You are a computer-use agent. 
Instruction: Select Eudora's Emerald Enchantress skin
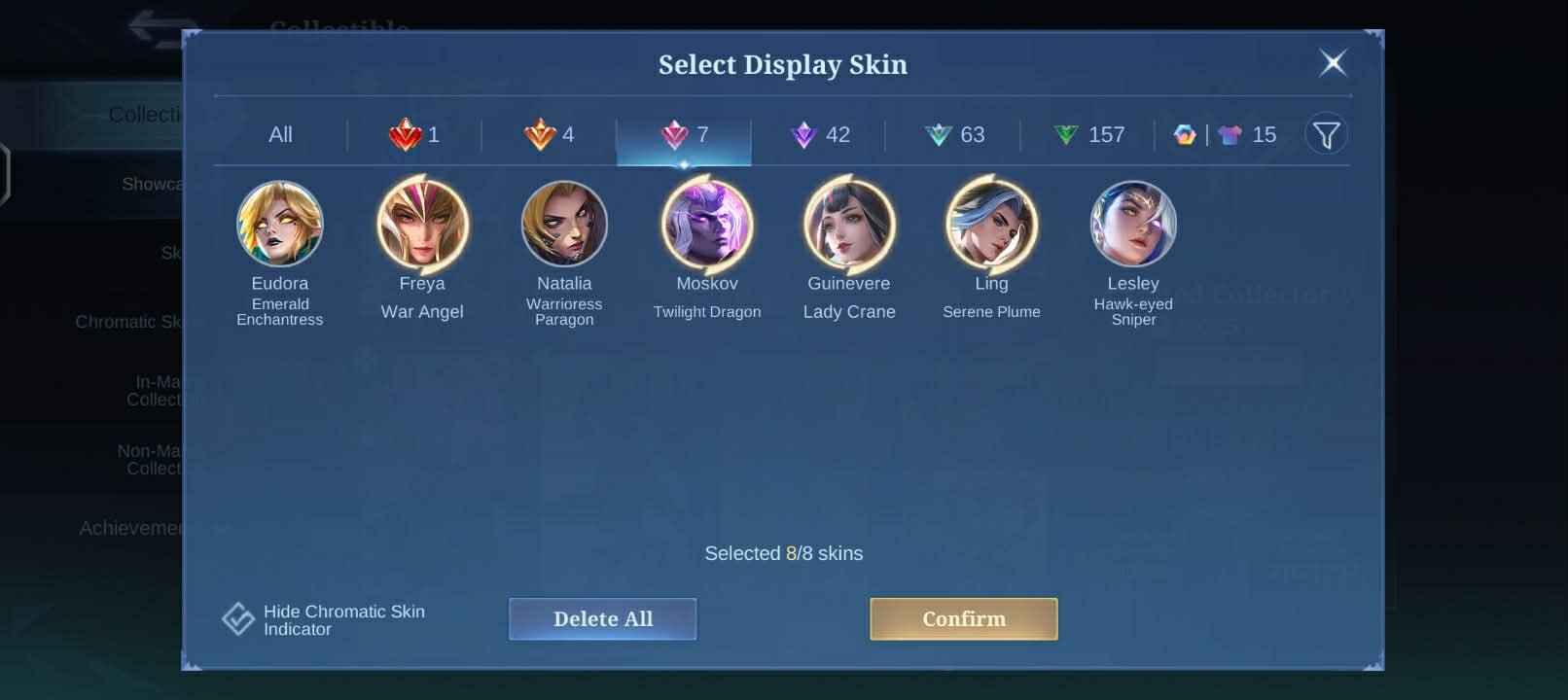(280, 225)
